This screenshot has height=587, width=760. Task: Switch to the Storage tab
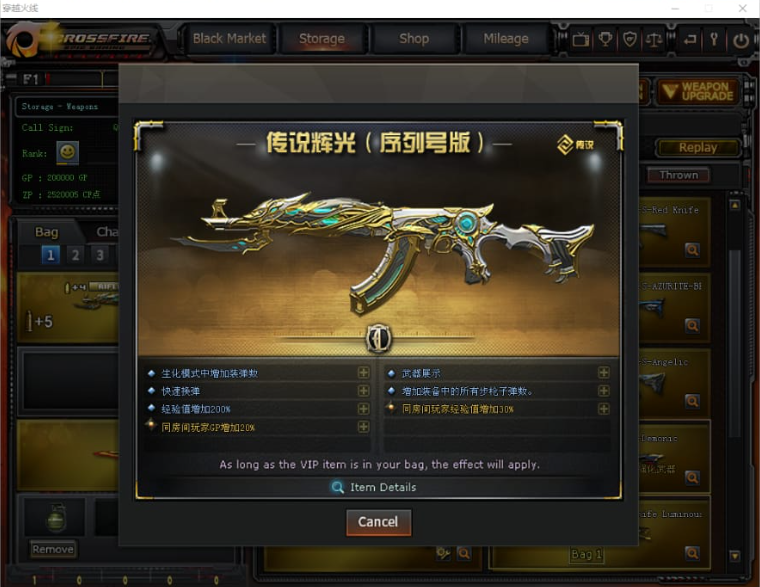[x=321, y=39]
